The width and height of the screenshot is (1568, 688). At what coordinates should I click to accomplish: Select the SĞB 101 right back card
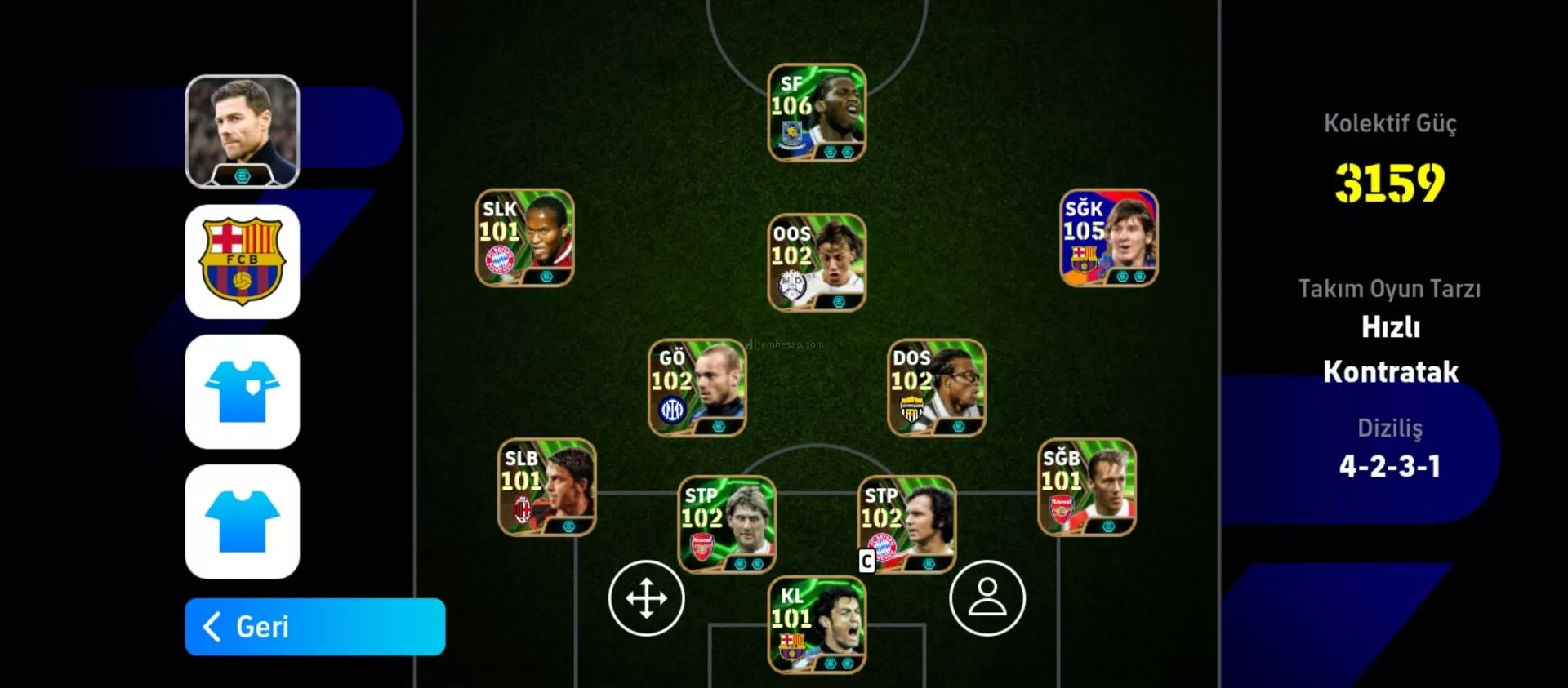point(1087,487)
